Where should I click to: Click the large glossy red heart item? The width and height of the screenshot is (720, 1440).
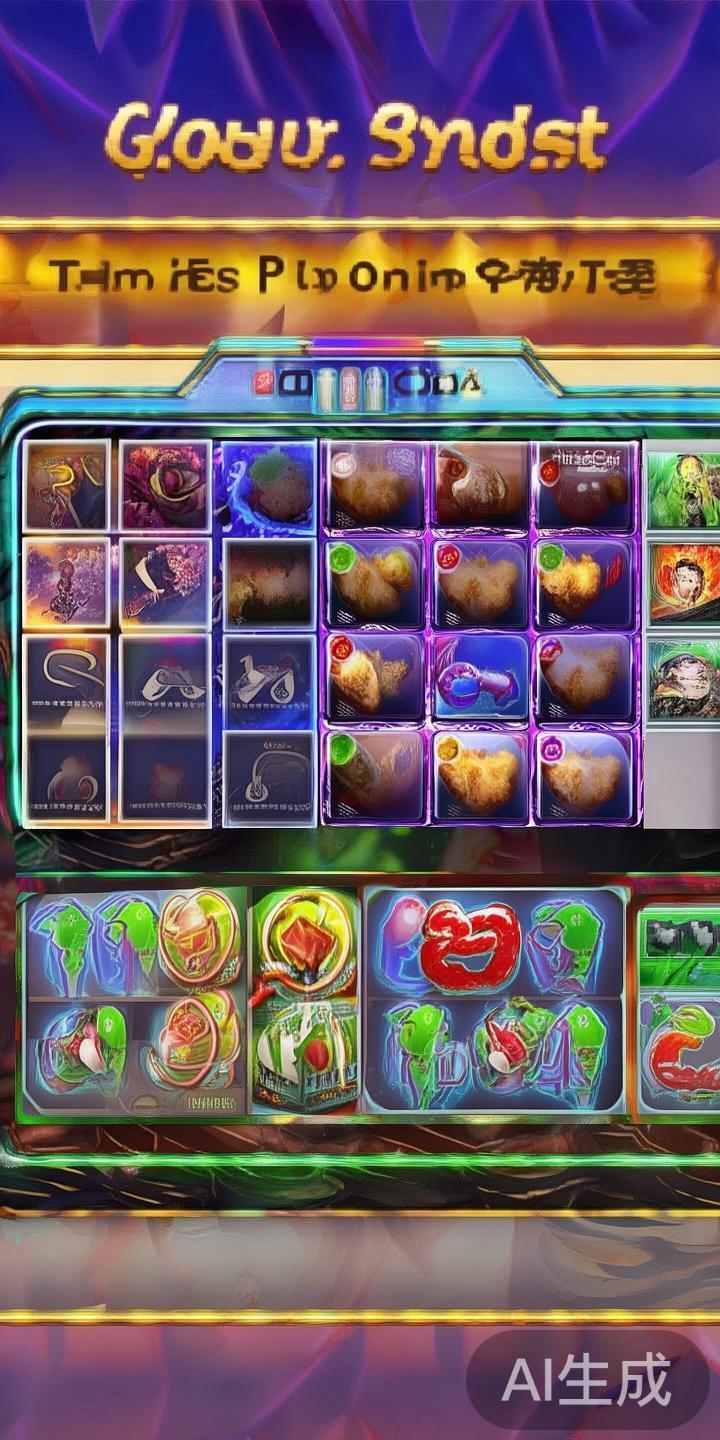pyautogui.click(x=469, y=945)
